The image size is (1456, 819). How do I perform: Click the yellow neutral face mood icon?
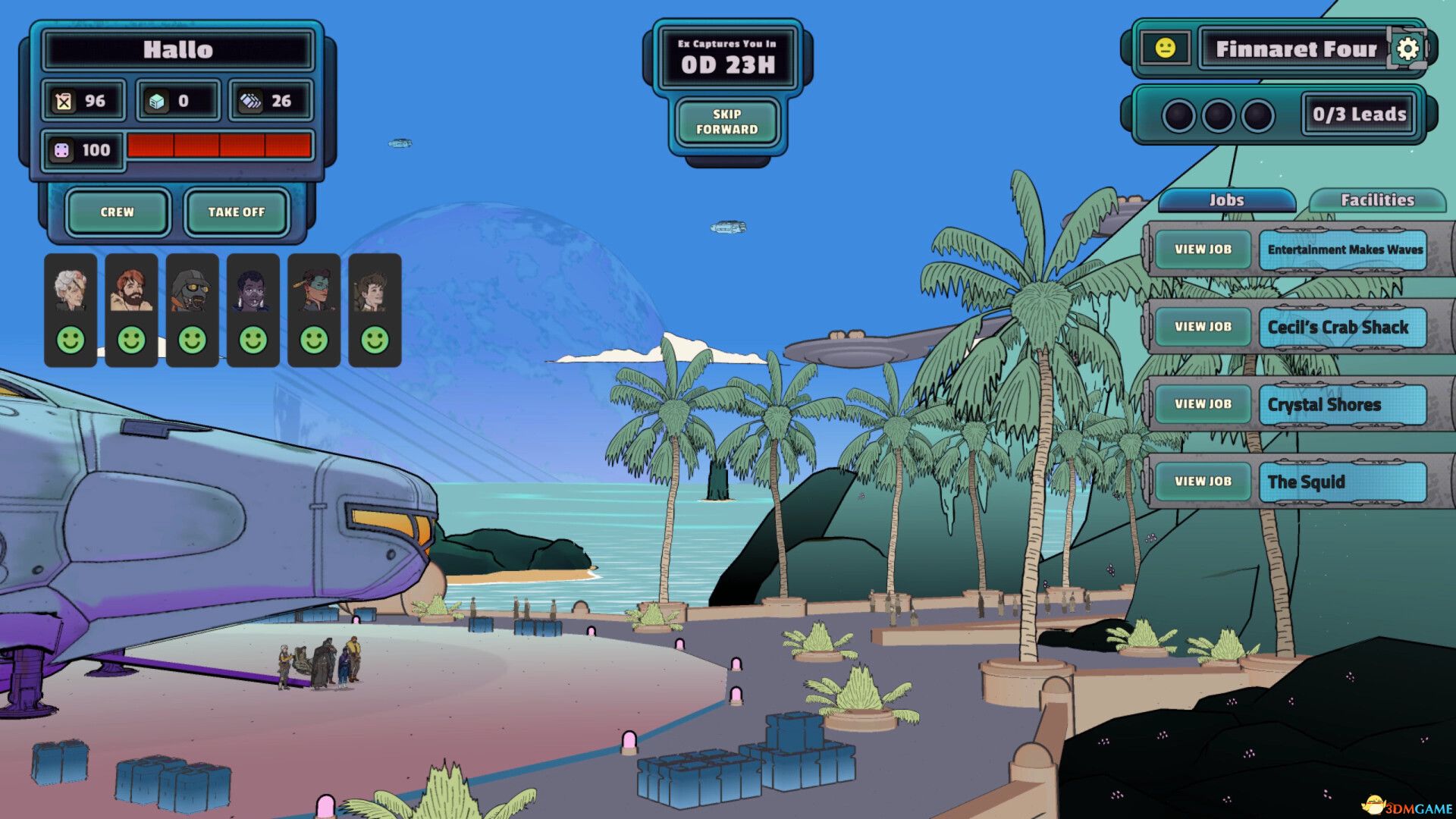coord(1165,49)
